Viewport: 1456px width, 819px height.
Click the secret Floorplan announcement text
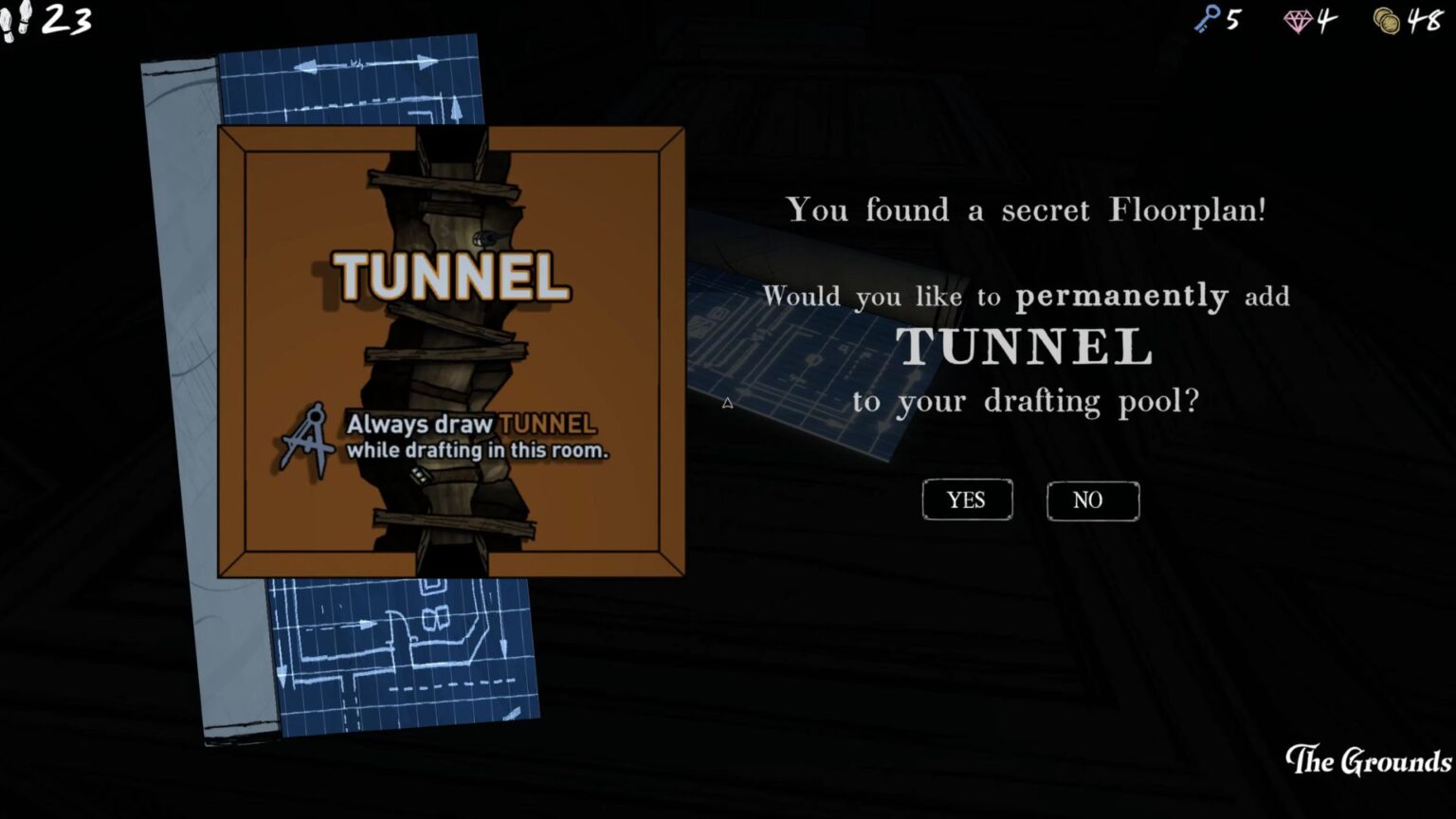pyautogui.click(x=1027, y=209)
